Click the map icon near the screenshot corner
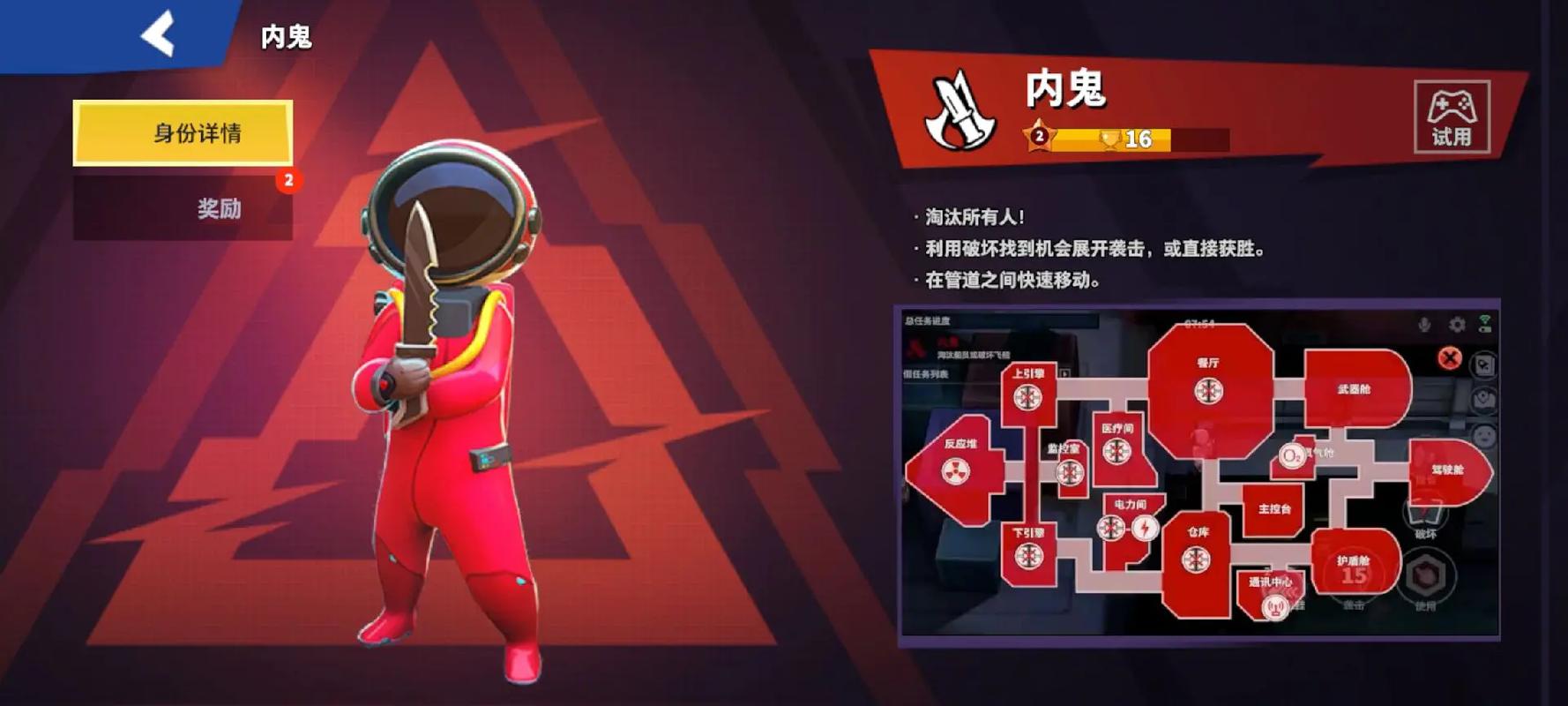Viewport: 1568px width, 706px height. click(x=1483, y=365)
